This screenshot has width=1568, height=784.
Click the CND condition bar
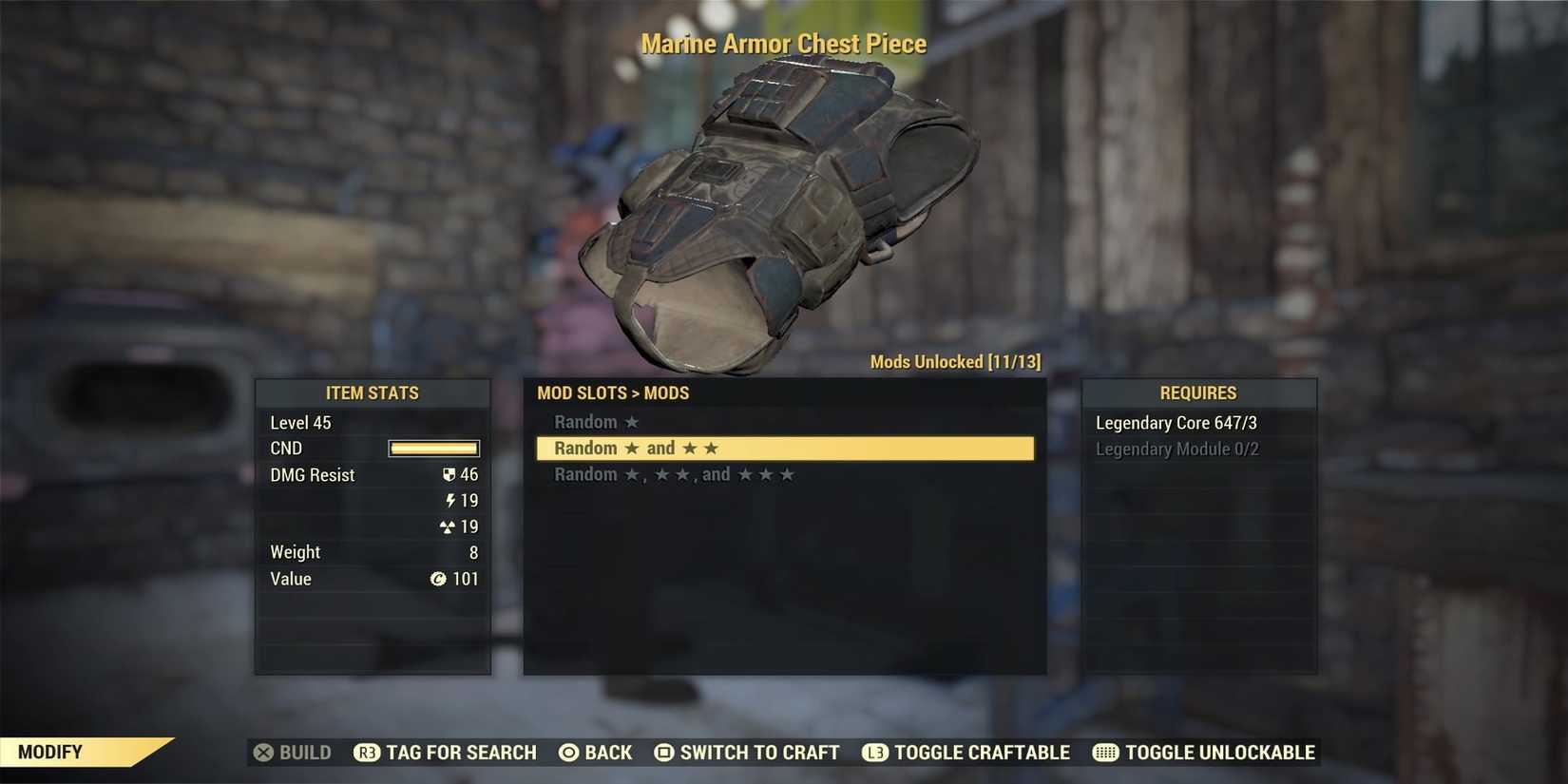tap(433, 448)
